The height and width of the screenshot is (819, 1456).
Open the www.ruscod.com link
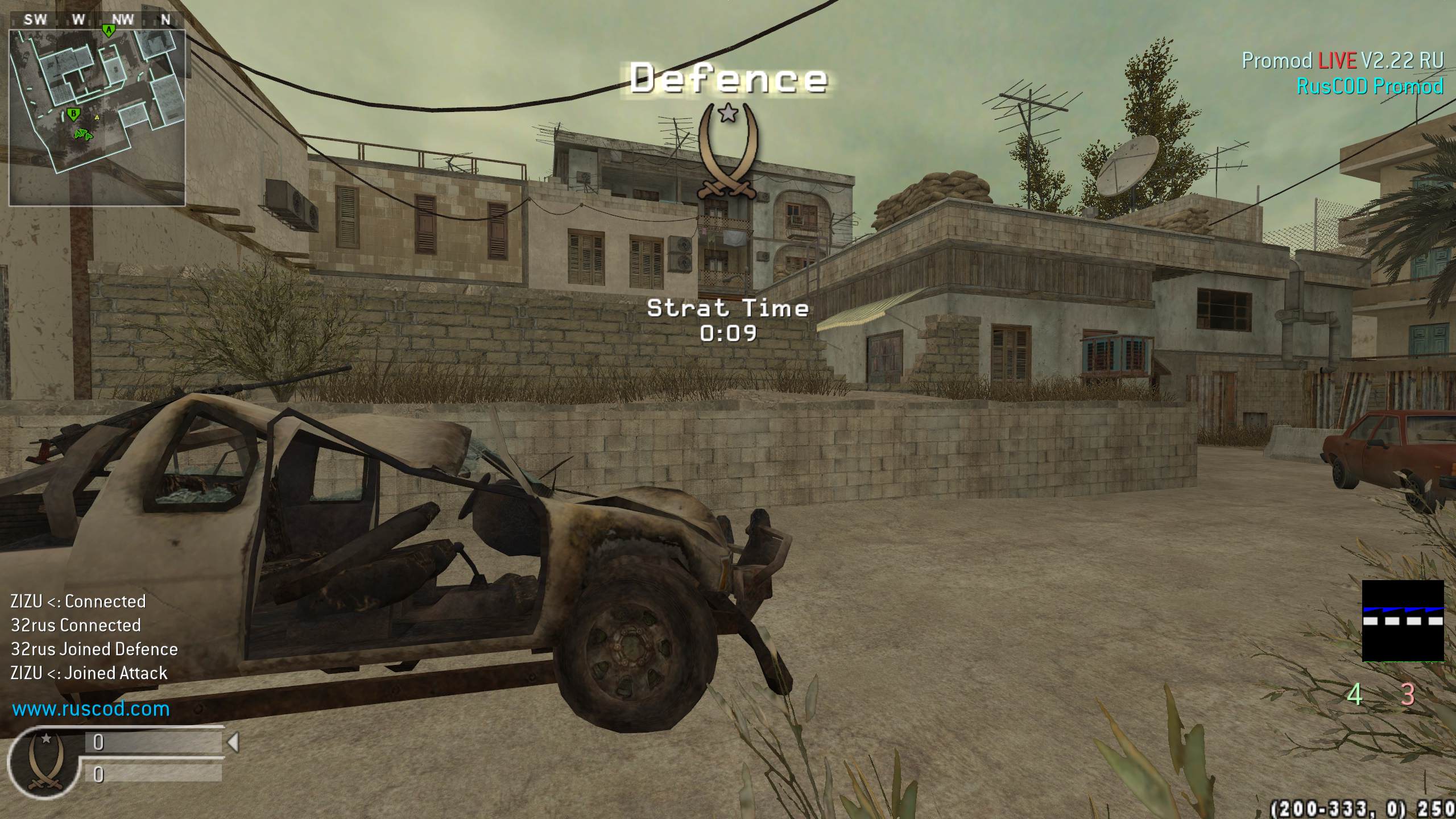coord(91,709)
